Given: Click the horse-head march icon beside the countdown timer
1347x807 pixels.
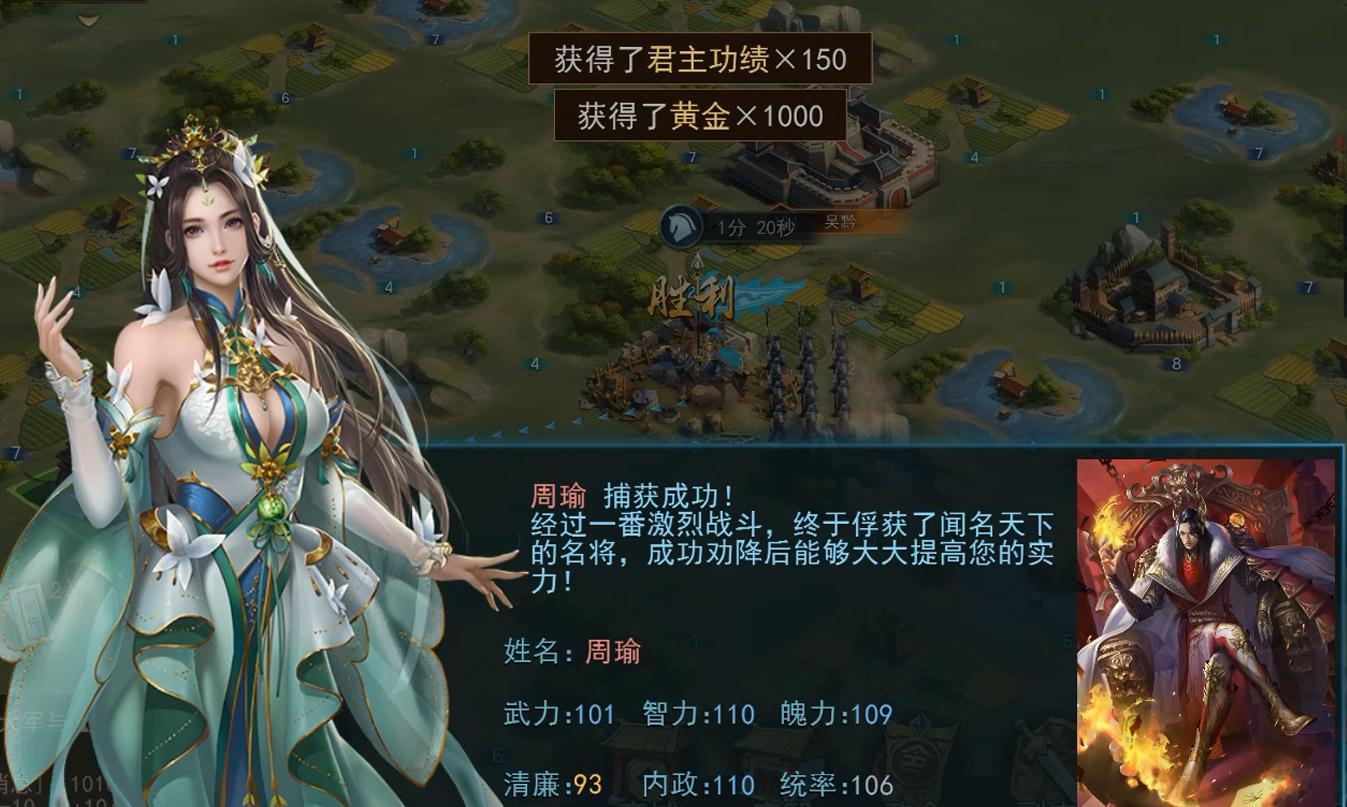Looking at the screenshot, I should point(681,226).
